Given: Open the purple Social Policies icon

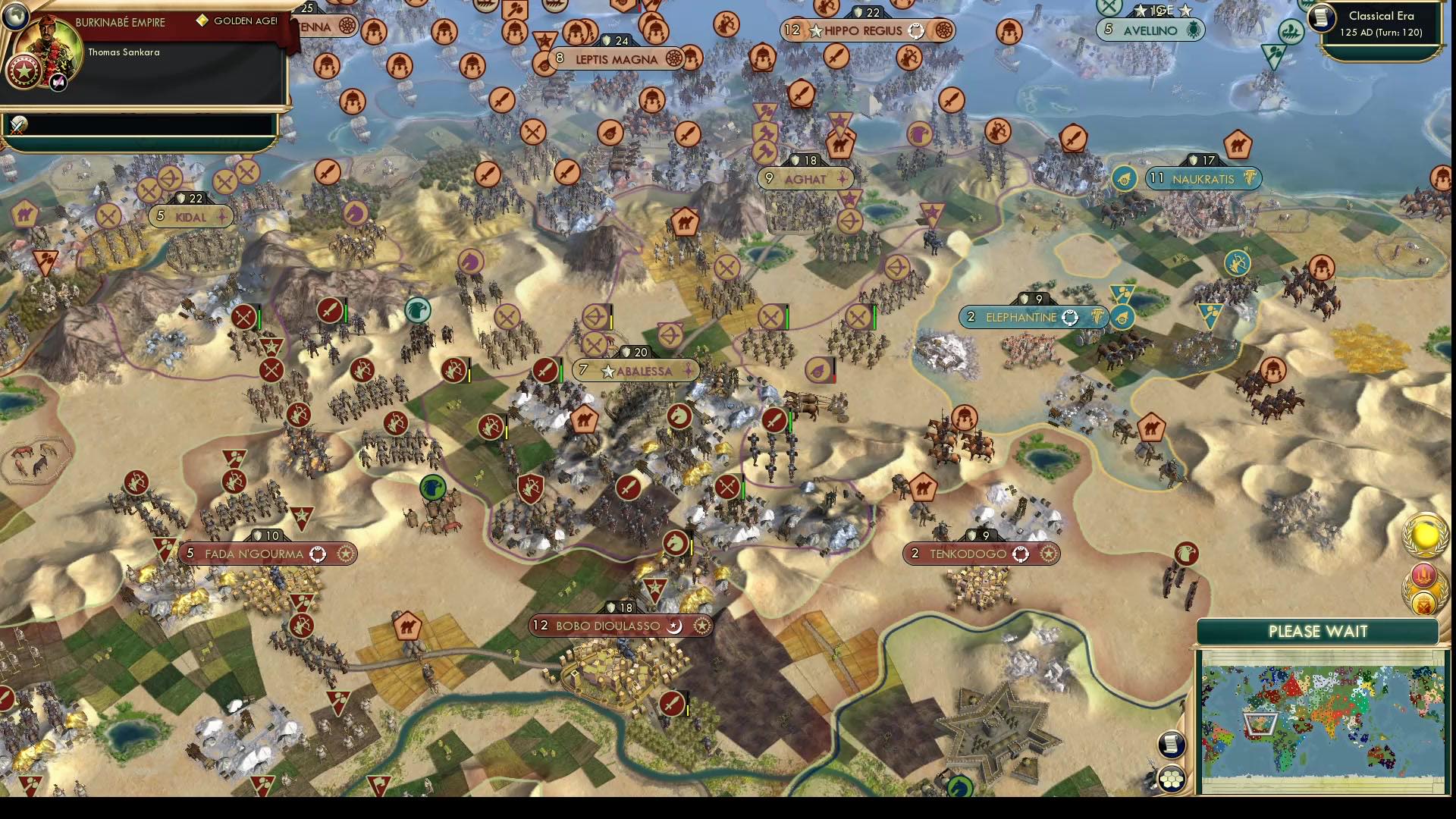Looking at the screenshot, I should tap(1423, 575).
